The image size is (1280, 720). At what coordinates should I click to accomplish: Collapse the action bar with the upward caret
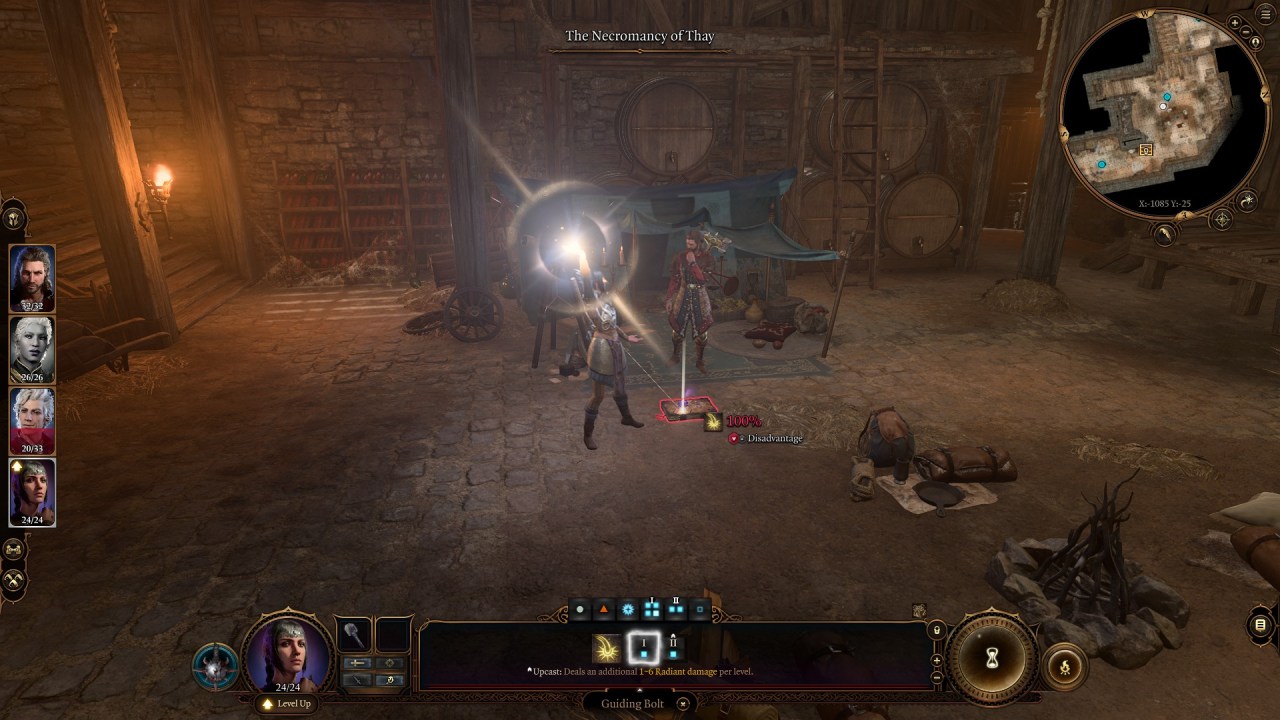639,689
